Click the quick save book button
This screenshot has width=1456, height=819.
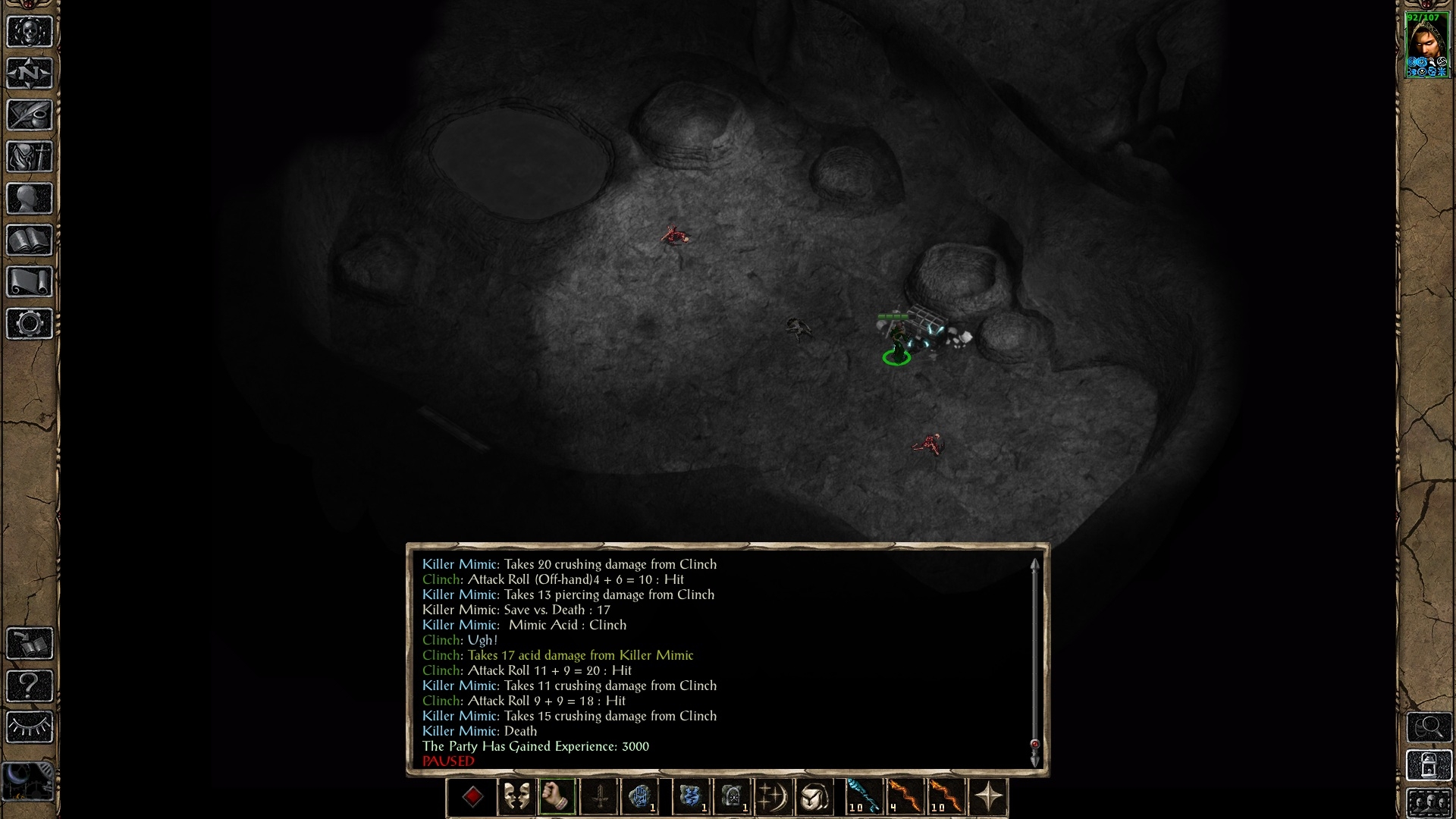coord(30,644)
